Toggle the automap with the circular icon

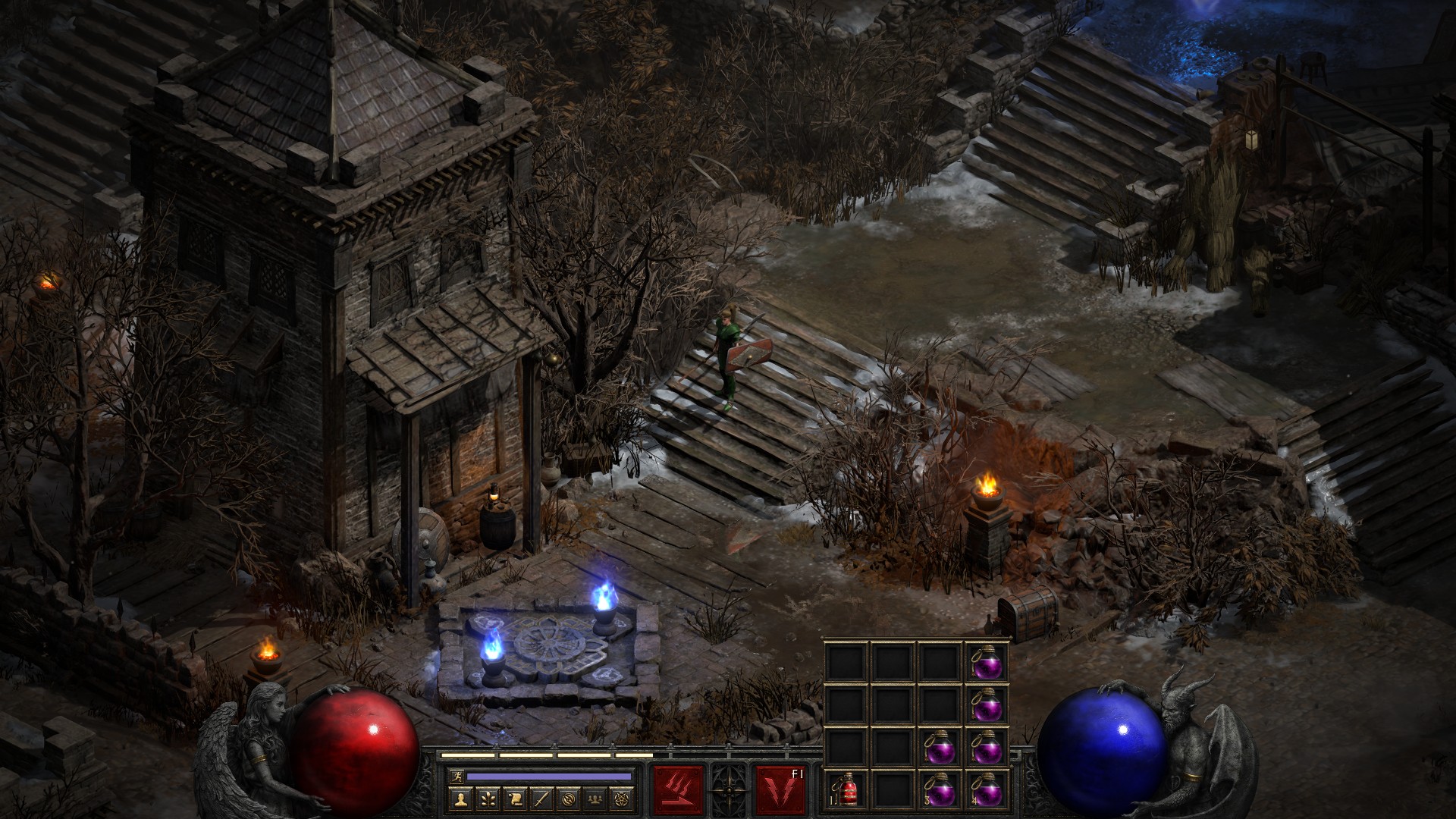coord(567,799)
